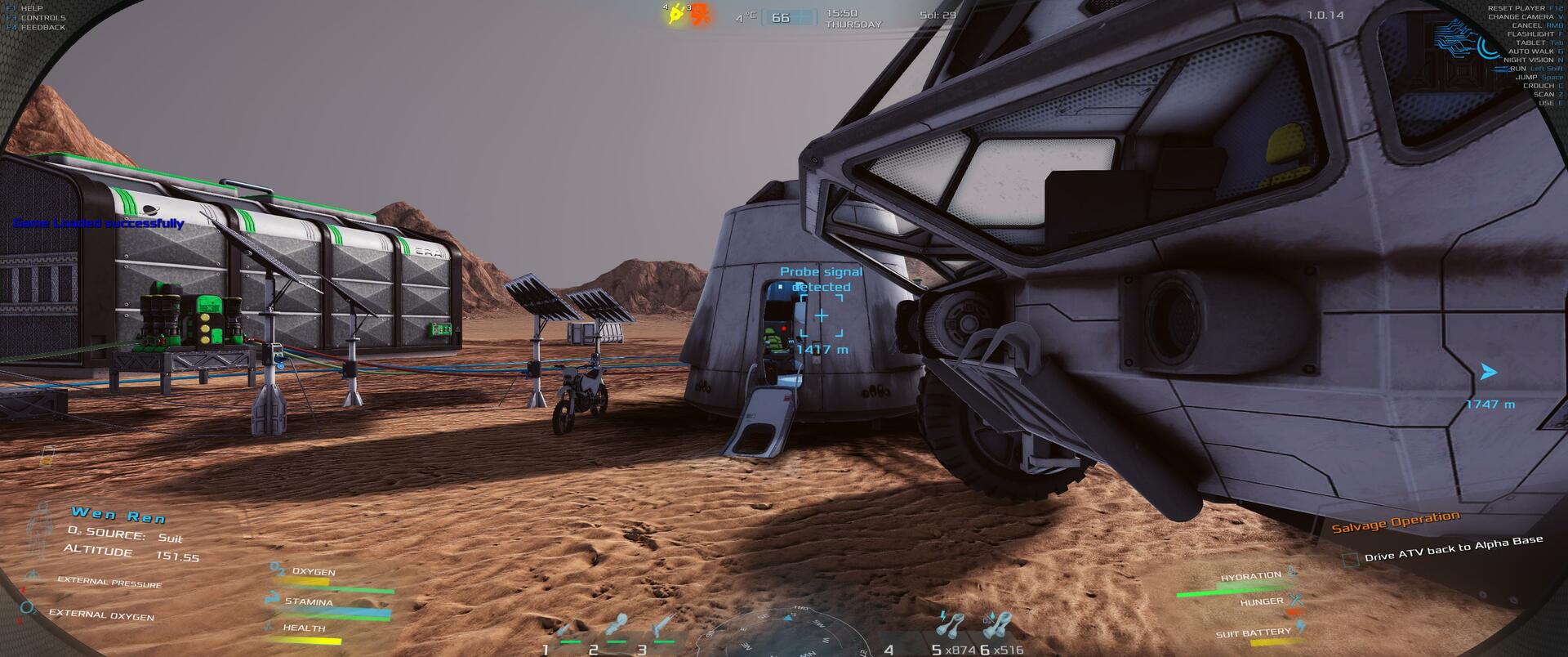Click the blue arrow waypoint marker
Image resolution: width=1568 pixels, height=657 pixels.
click(1489, 373)
